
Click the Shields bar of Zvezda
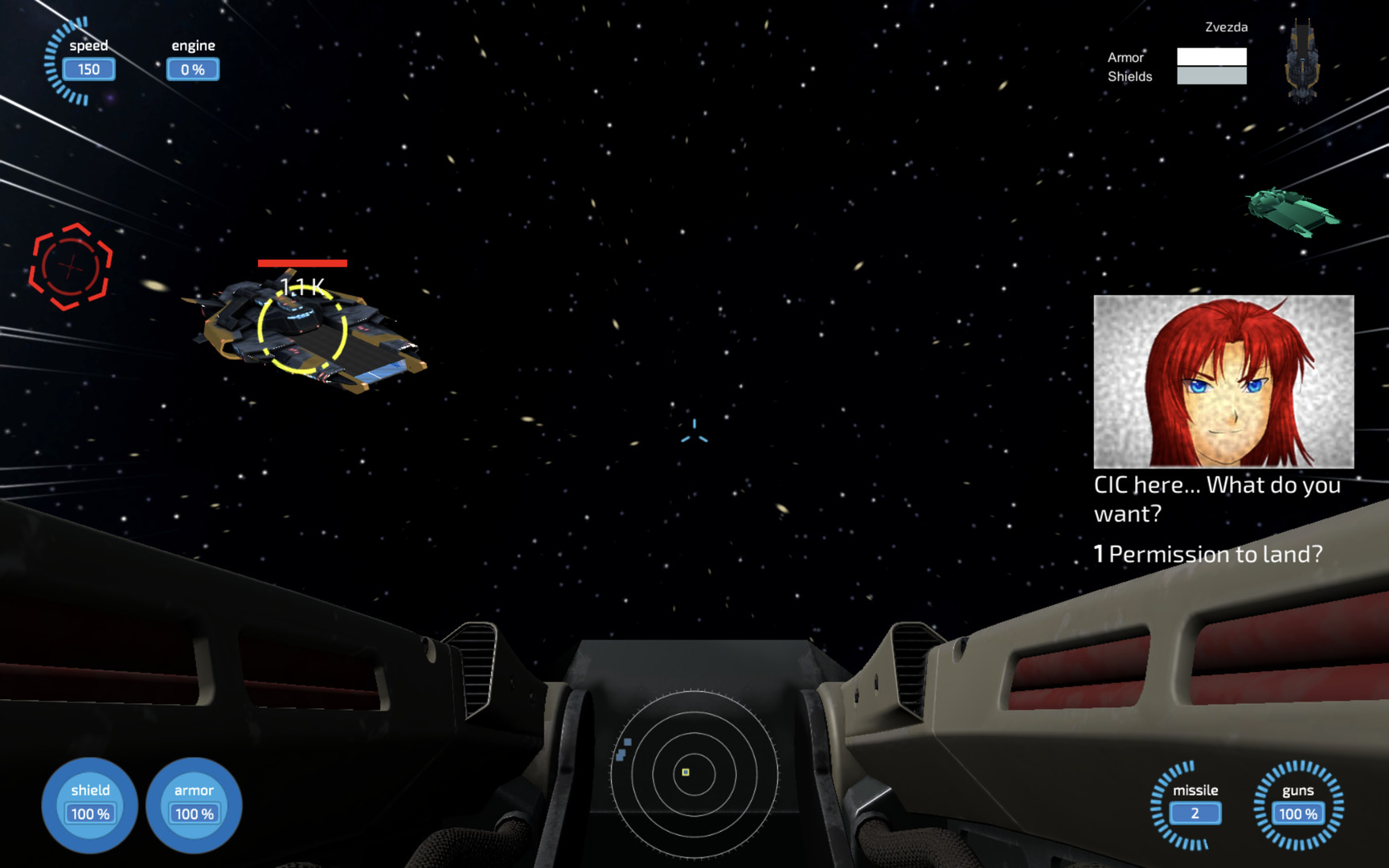pyautogui.click(x=1212, y=76)
